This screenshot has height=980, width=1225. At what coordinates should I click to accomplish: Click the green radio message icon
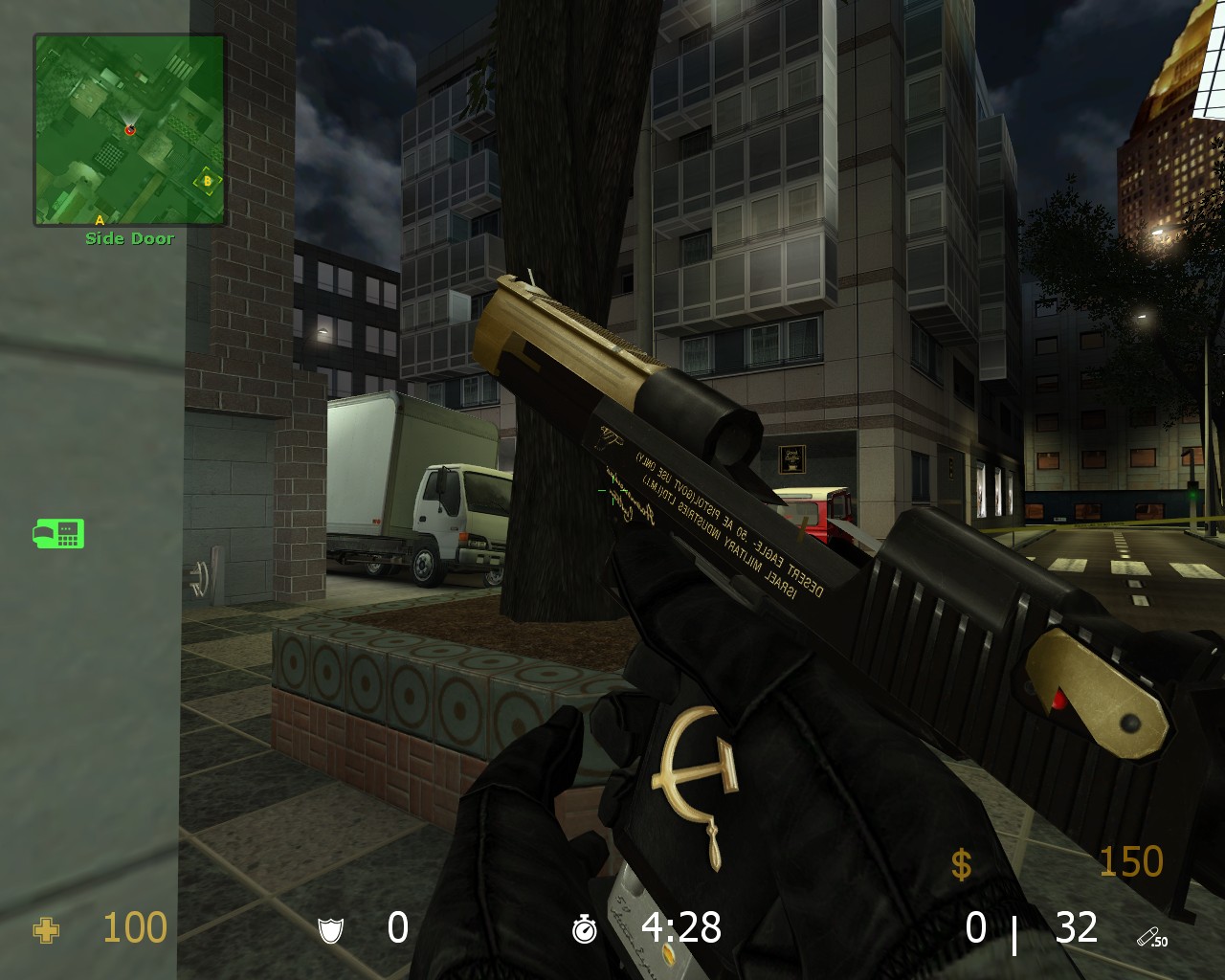point(59,534)
